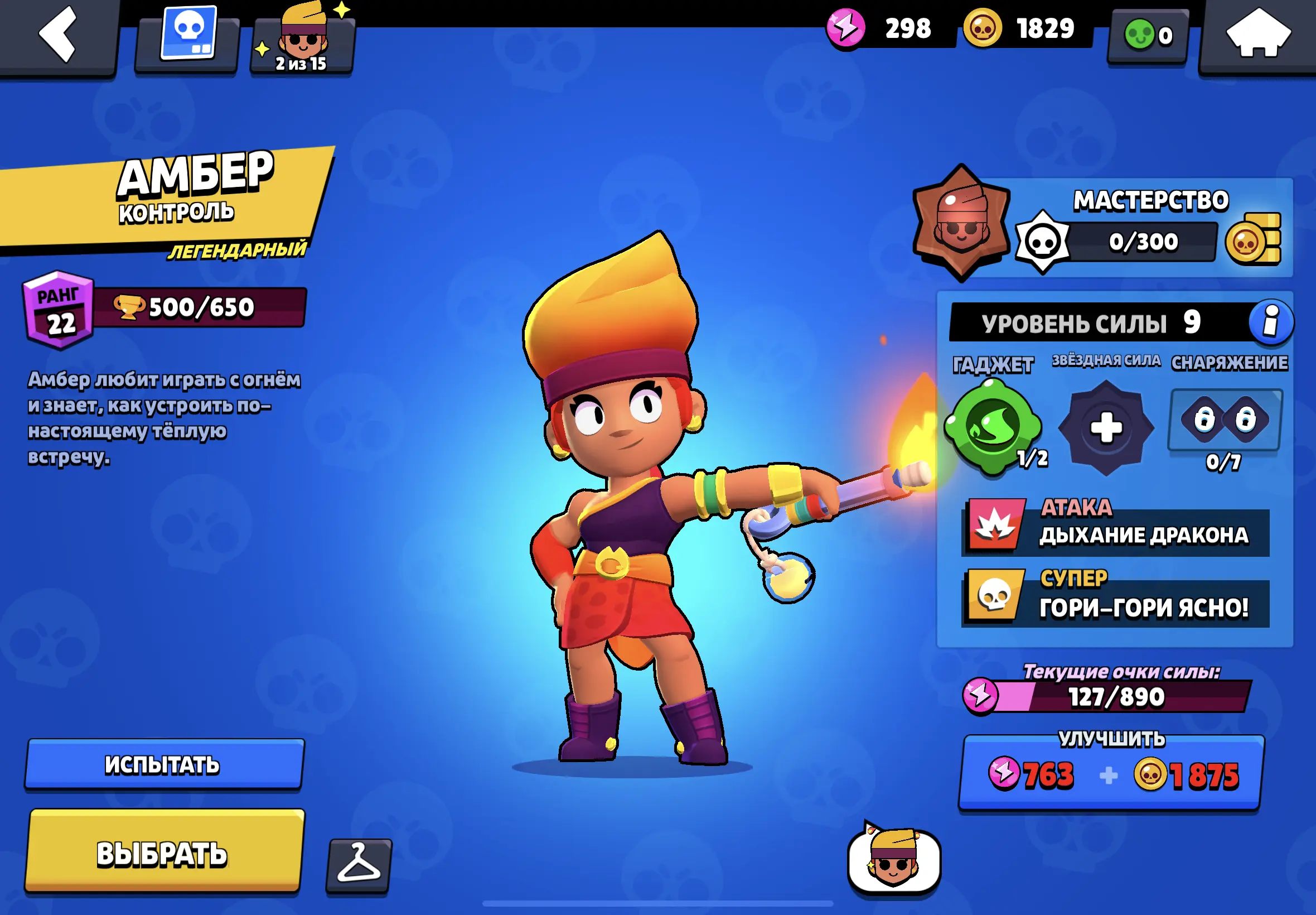Open the locked gear slots
This screenshot has width=1316, height=915.
point(1225,420)
